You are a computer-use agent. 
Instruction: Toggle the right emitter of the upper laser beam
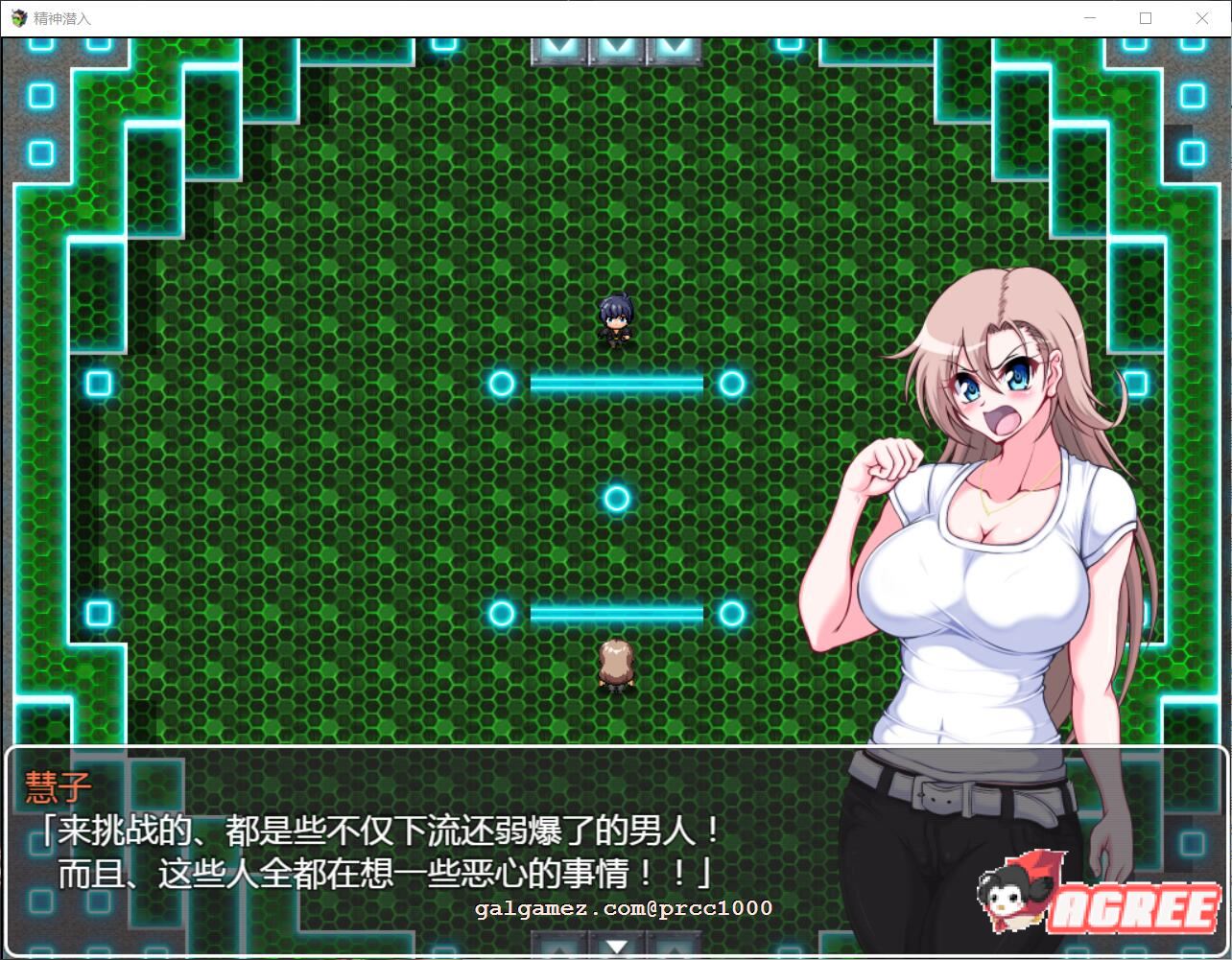(732, 384)
